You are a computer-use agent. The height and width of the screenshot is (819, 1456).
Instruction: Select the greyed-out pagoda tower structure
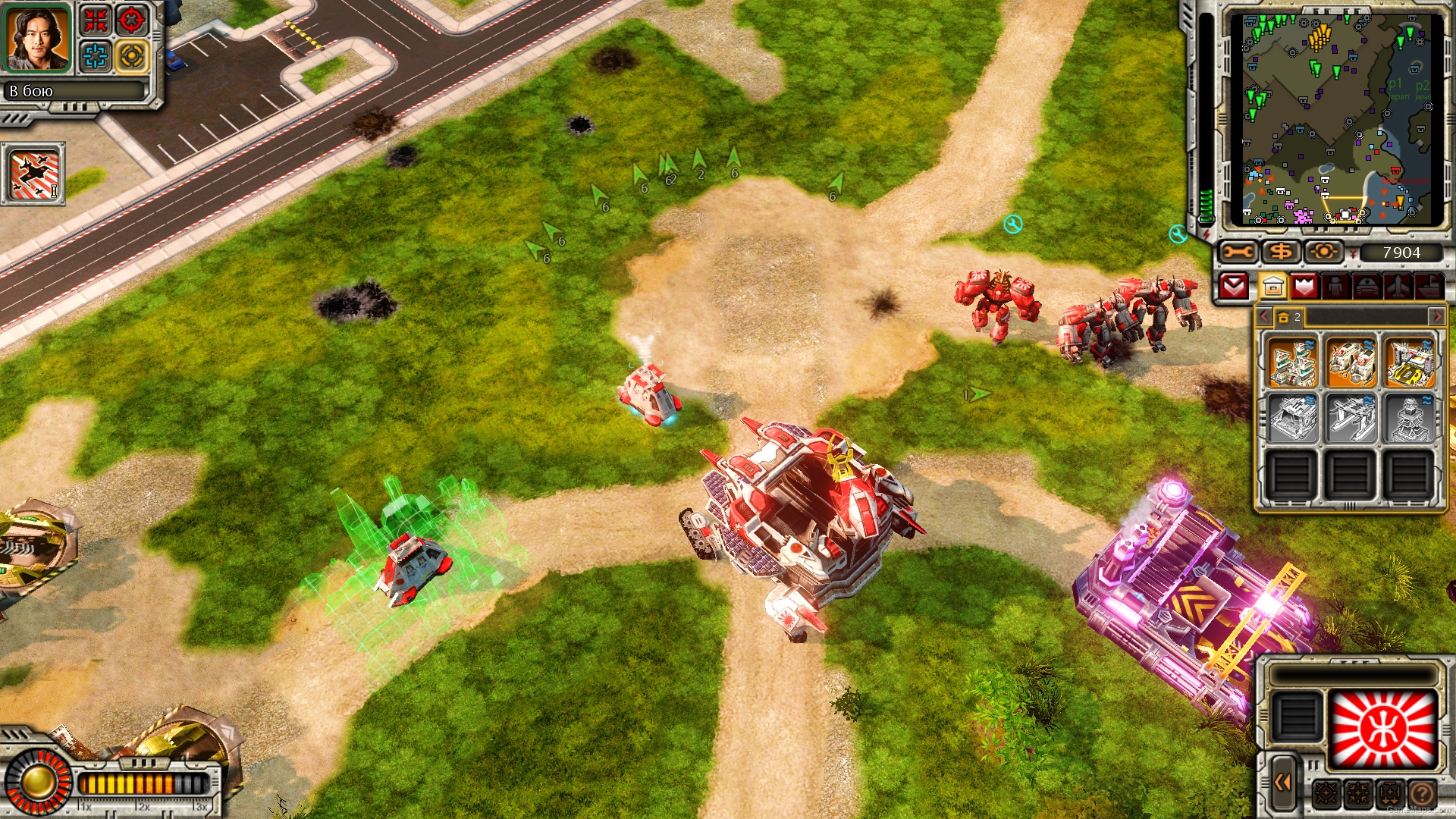pyautogui.click(x=1409, y=419)
